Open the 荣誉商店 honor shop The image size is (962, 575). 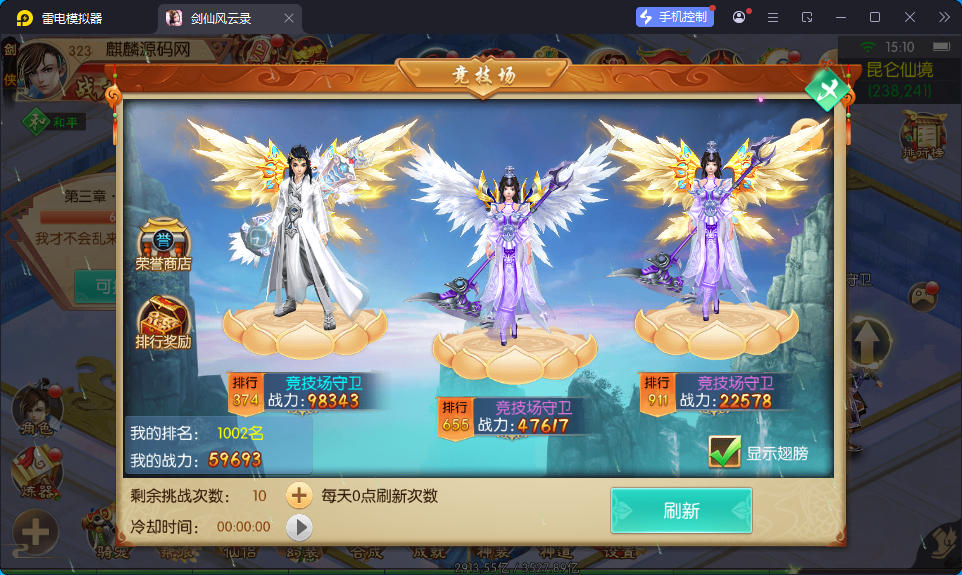coord(163,246)
